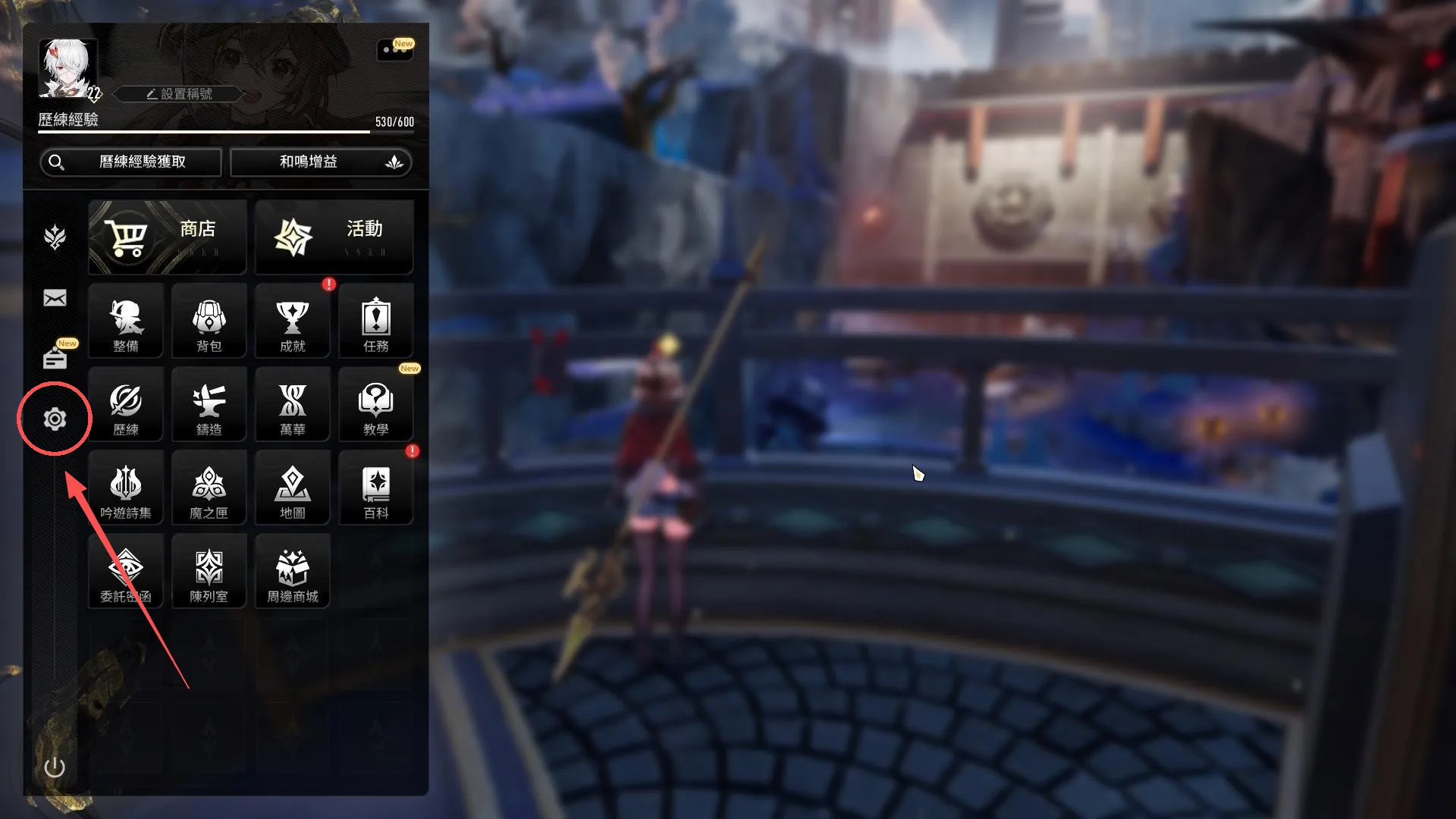
Task: Select the 整備 equipment tile
Action: click(126, 322)
